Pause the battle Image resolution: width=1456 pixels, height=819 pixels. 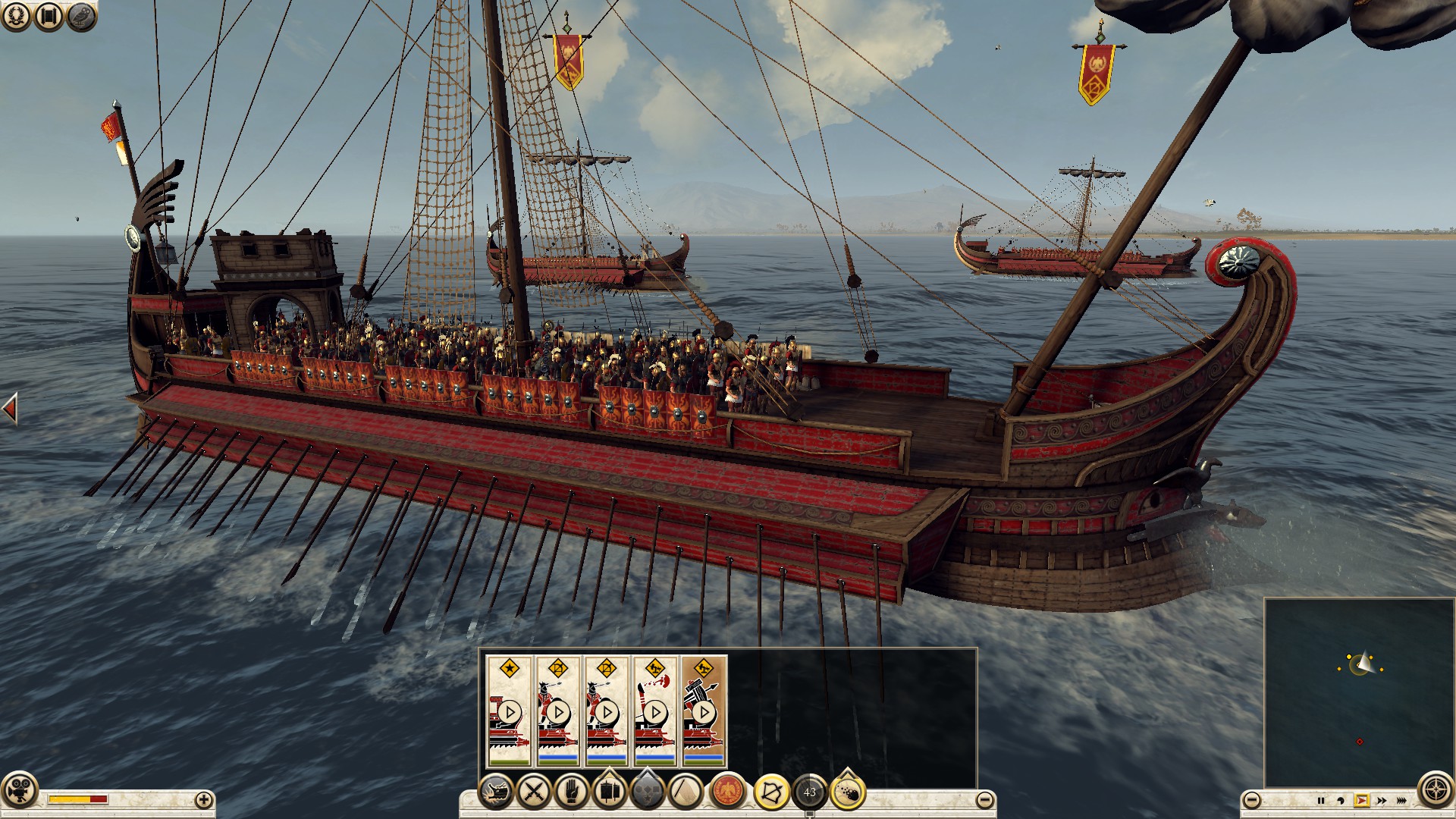coord(1320,800)
